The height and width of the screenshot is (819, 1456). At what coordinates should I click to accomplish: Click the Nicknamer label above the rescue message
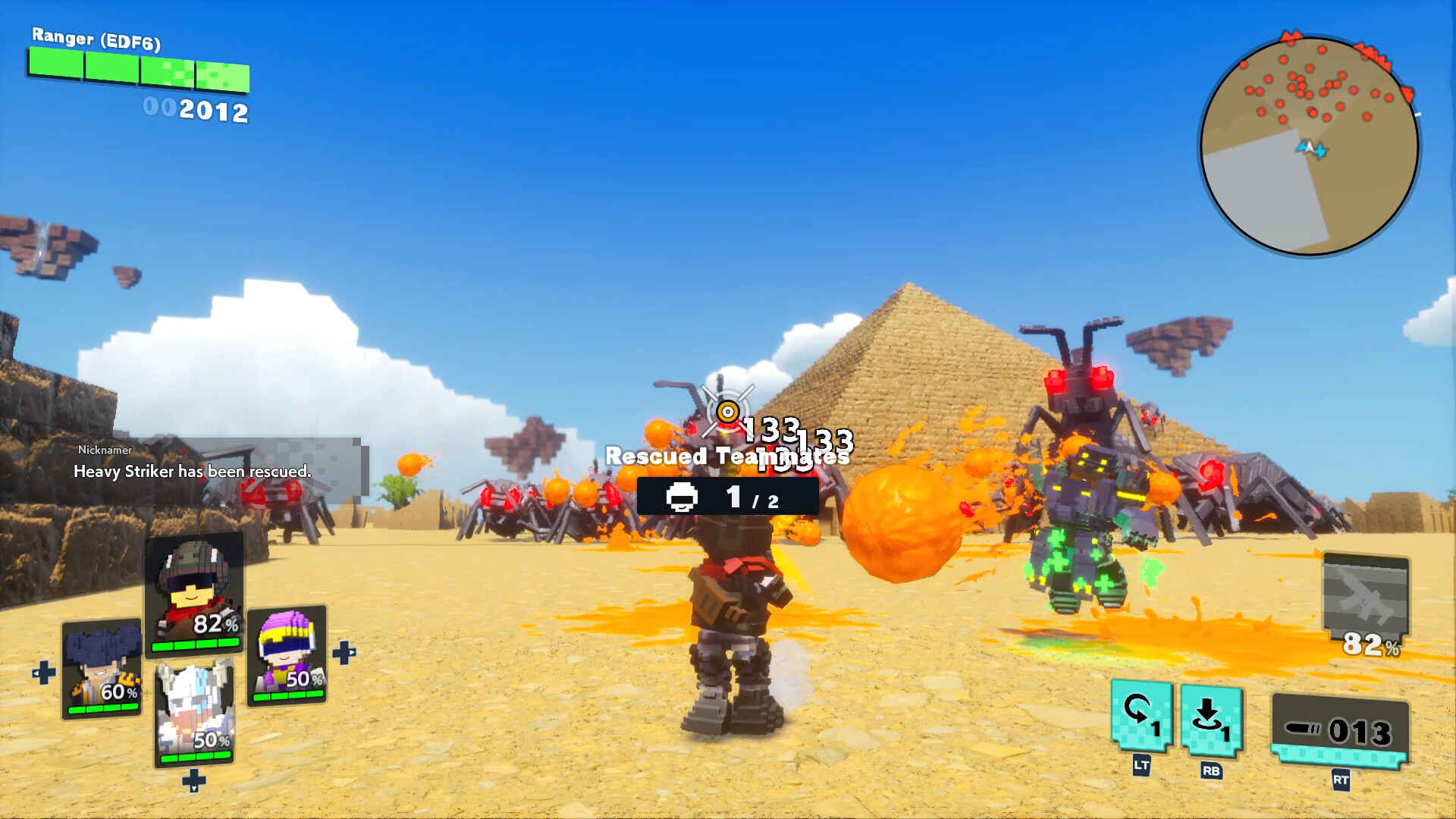pos(104,449)
